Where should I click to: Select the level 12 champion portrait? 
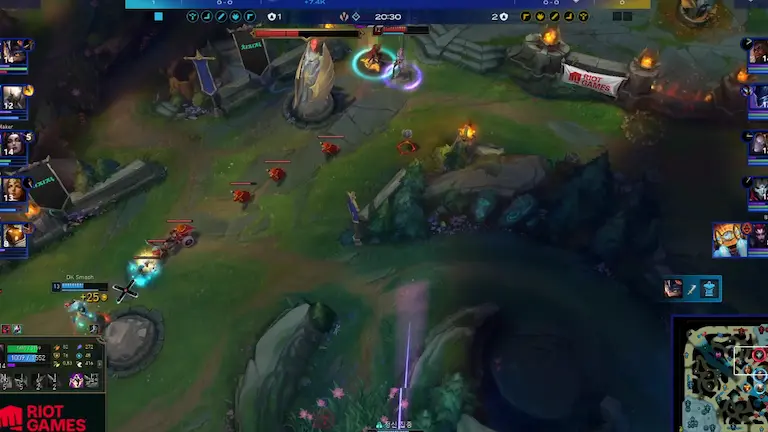(14, 97)
